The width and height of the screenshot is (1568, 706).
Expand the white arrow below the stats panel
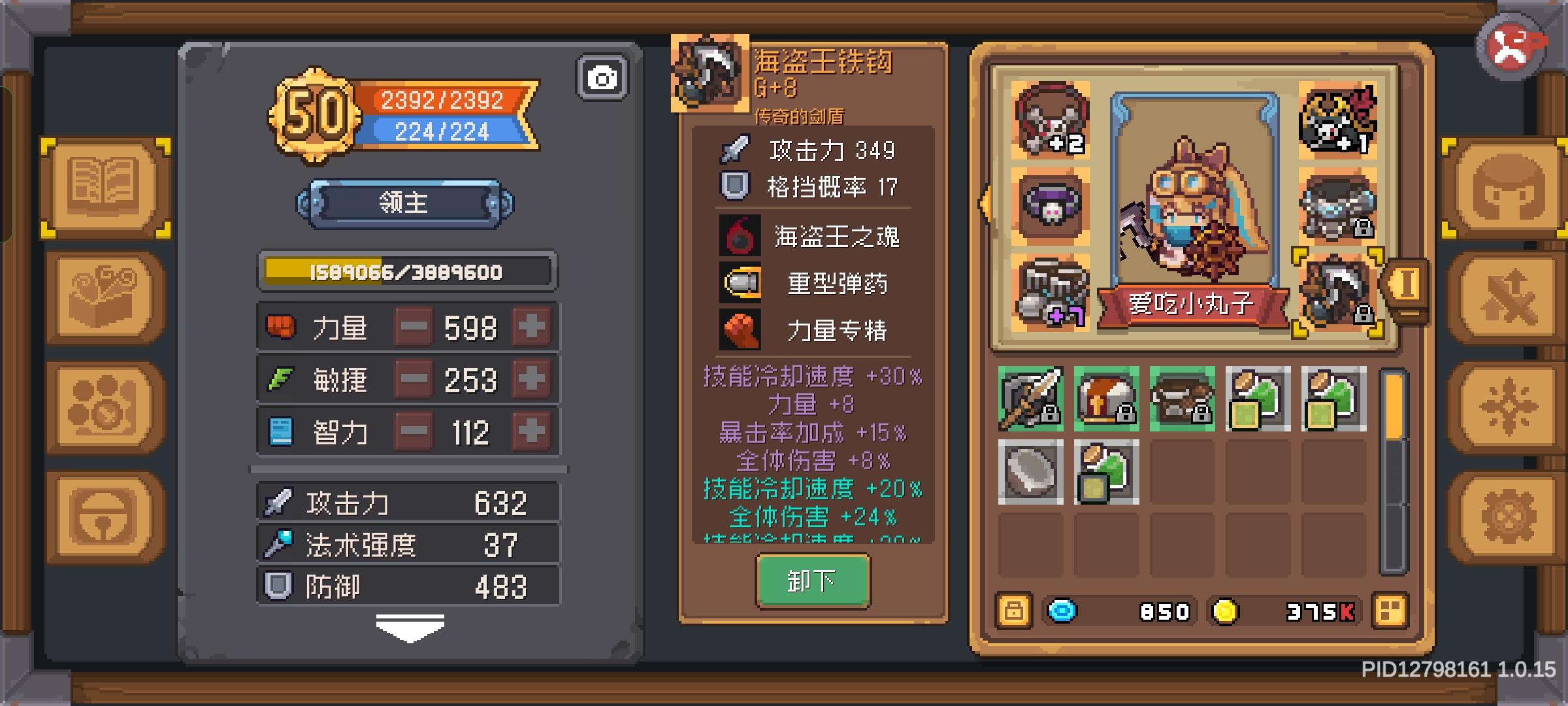click(x=412, y=626)
